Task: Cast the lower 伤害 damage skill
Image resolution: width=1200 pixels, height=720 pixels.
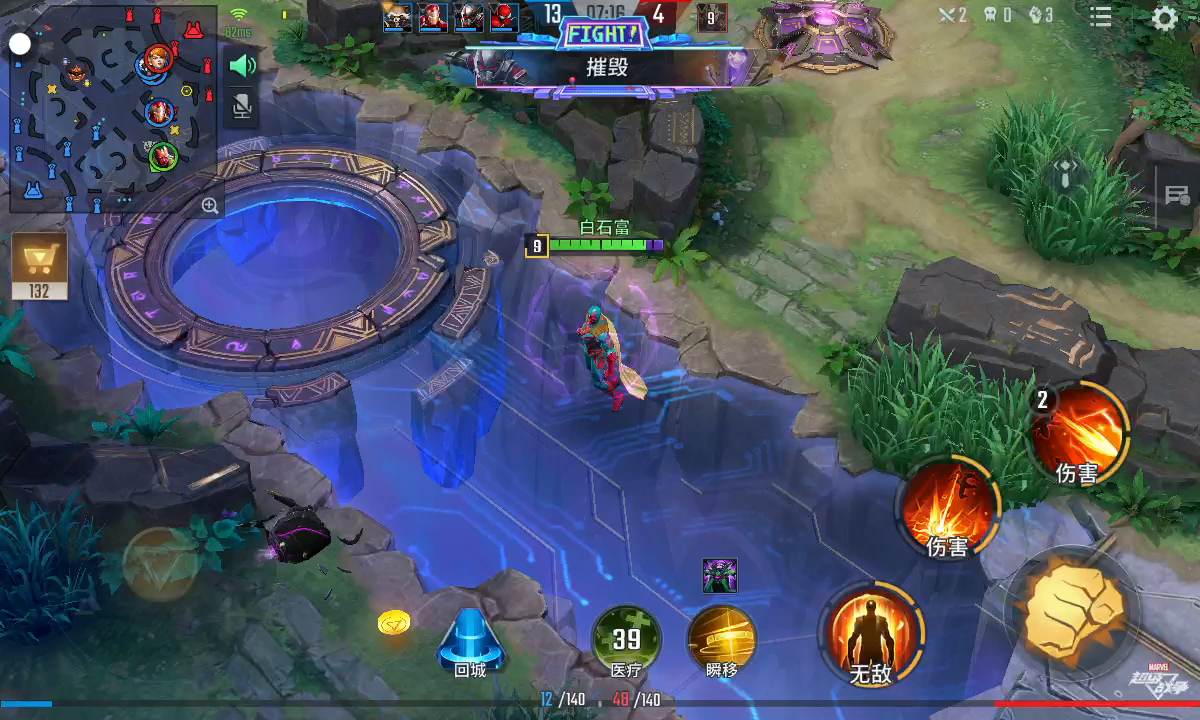Action: [947, 506]
